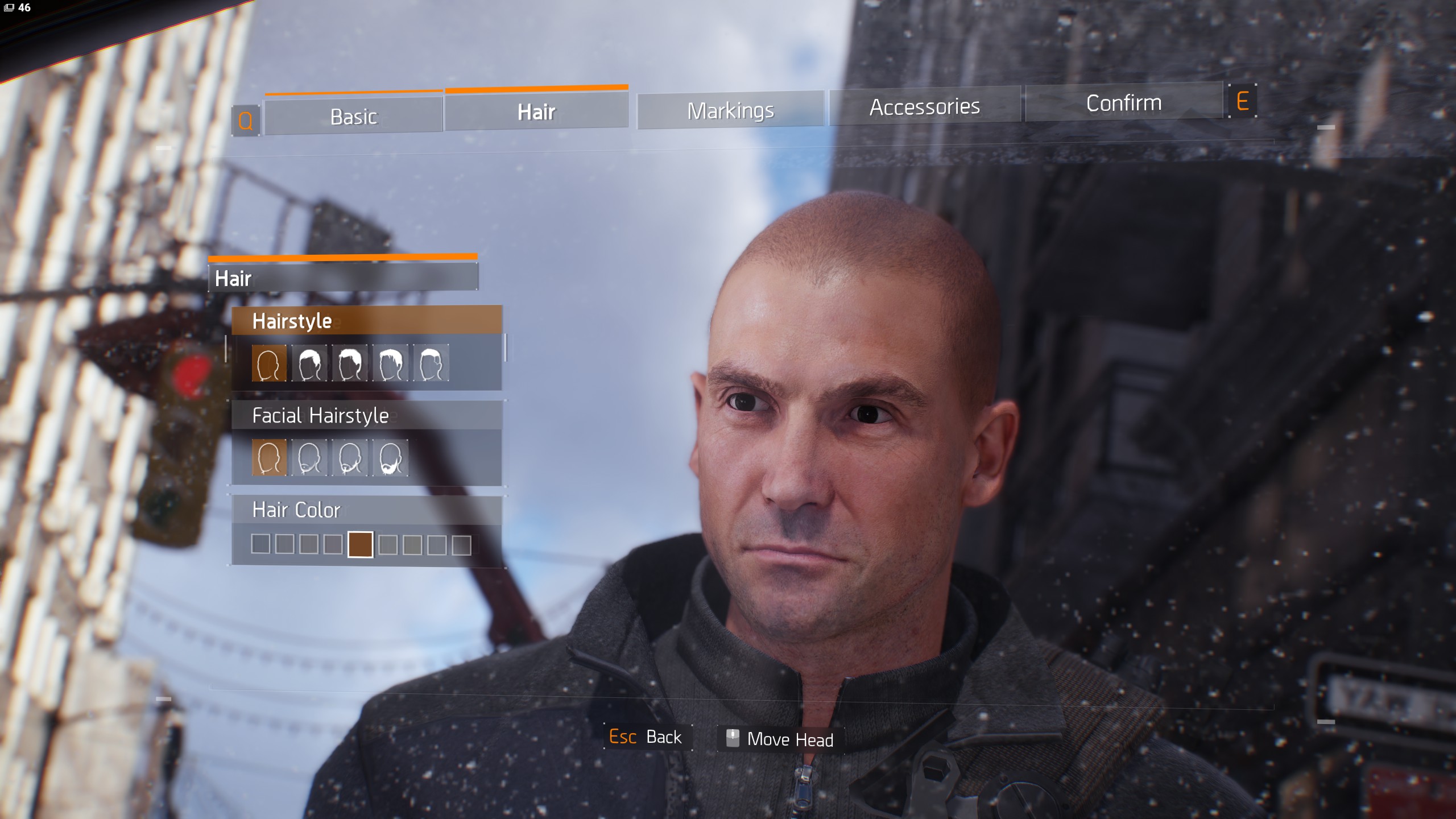Click the Q previous-tab navigation icon
The height and width of the screenshot is (819, 1456).
pos(246,119)
